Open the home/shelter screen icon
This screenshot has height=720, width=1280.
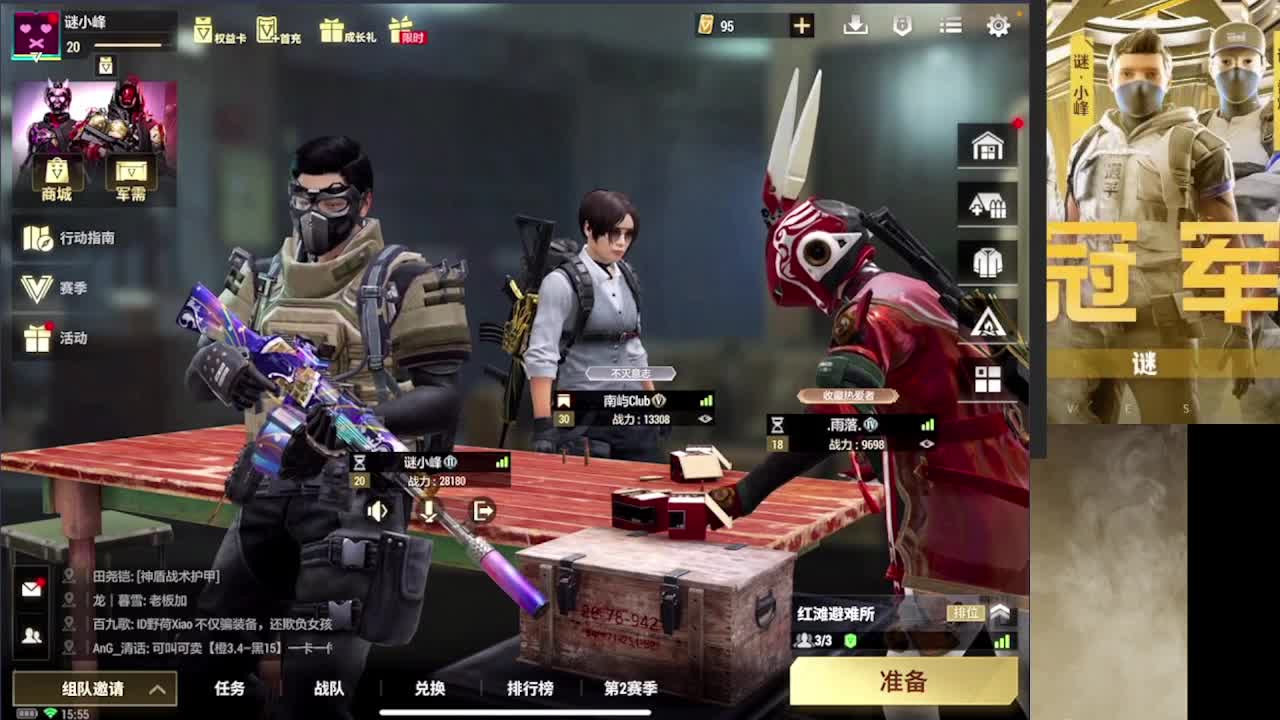coord(988,144)
